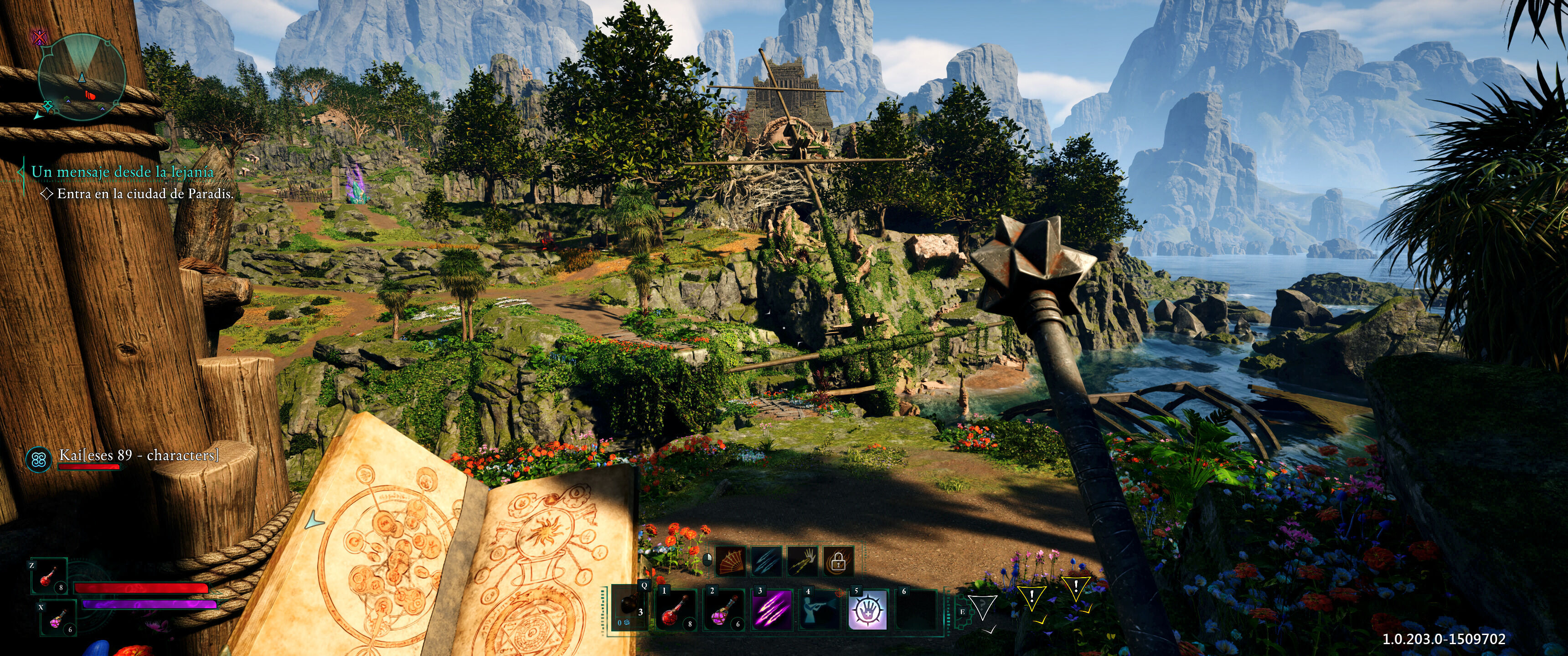Screen dimensions: 1568x656
Task: Select the red health potion in hotbar slot 1
Action: click(x=677, y=609)
